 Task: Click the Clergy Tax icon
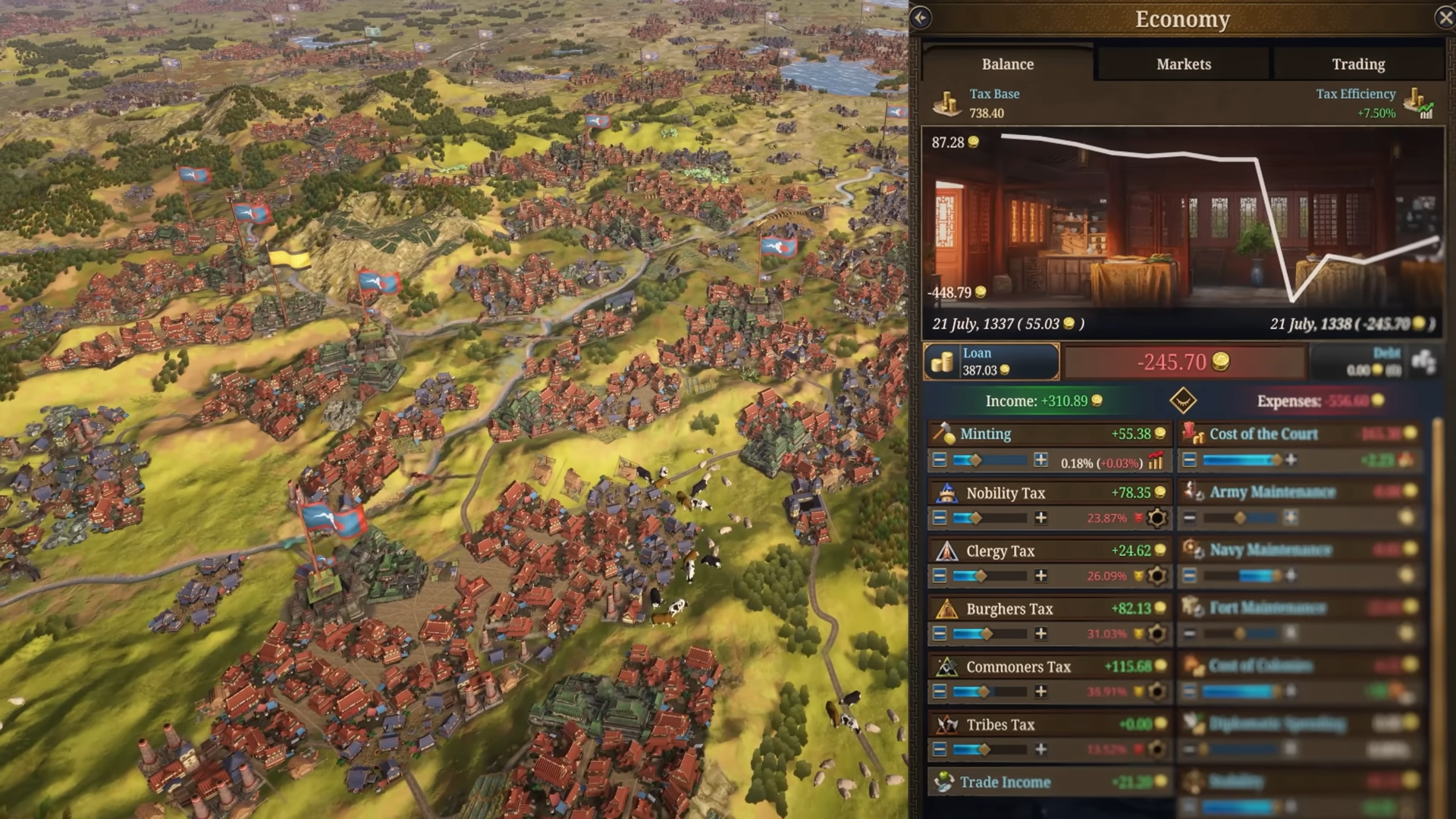pos(946,551)
